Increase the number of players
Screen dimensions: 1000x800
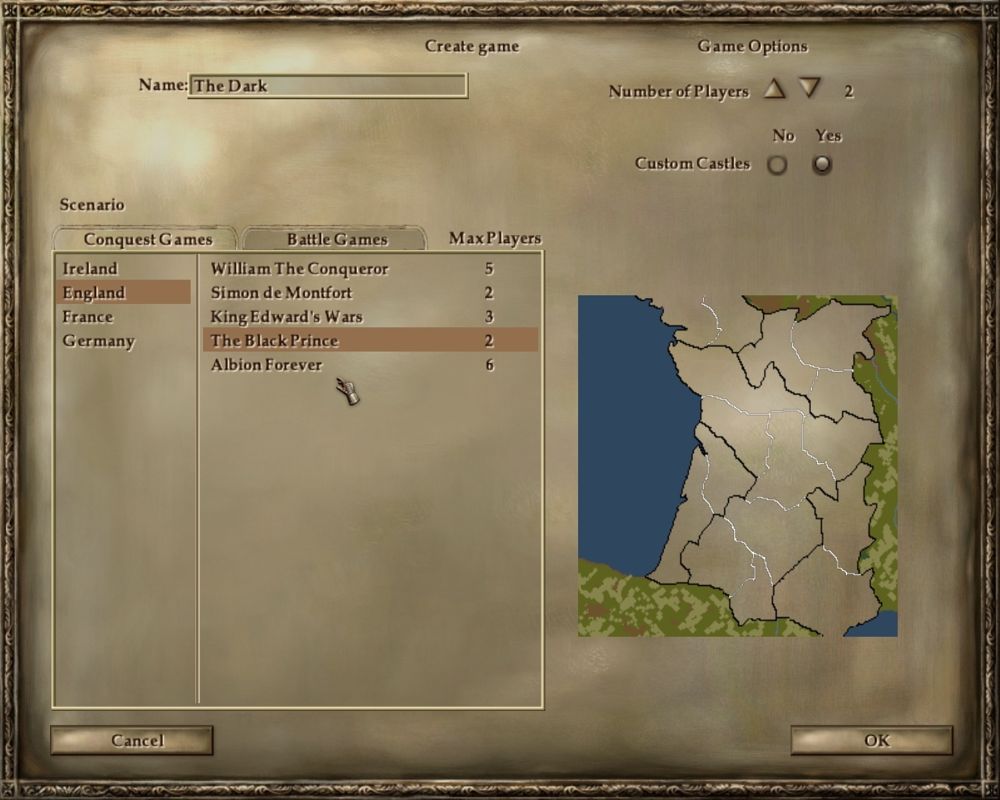click(774, 89)
